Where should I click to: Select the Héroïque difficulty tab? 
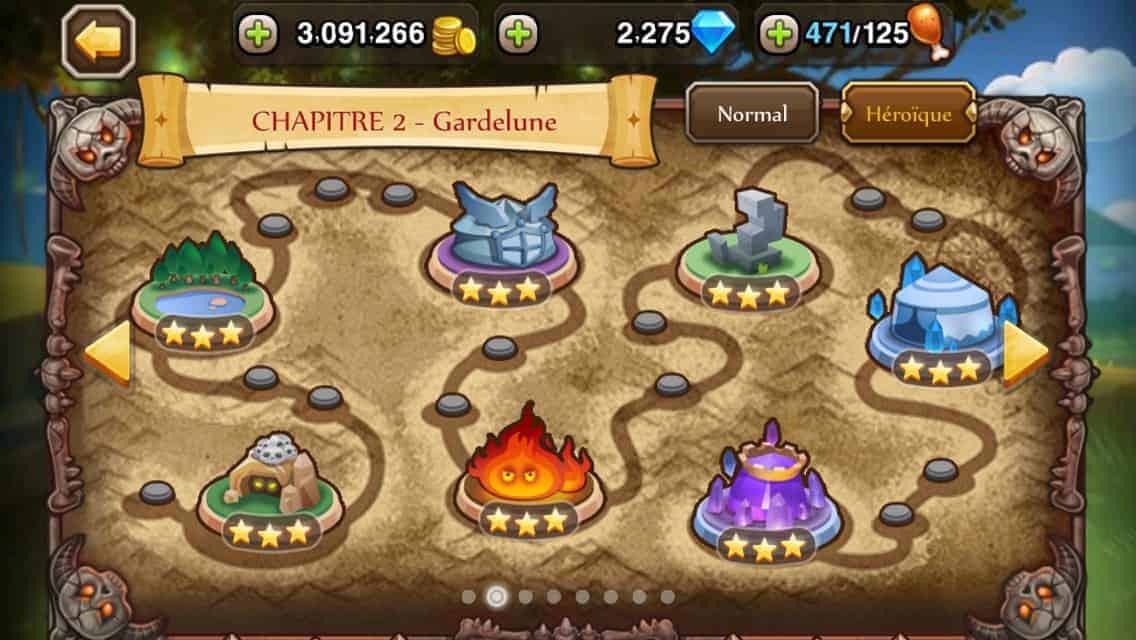tap(908, 114)
